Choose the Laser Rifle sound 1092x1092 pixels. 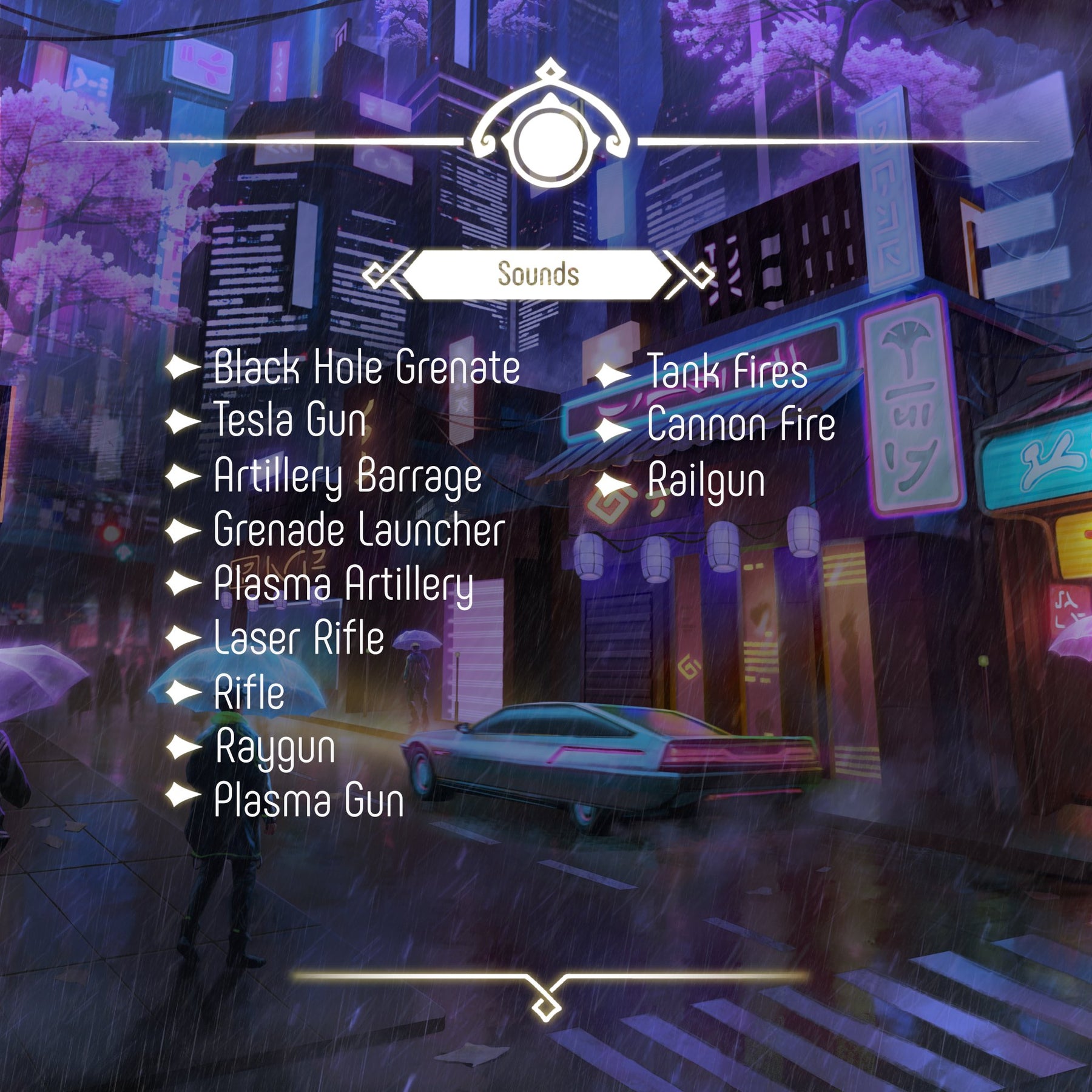click(299, 638)
